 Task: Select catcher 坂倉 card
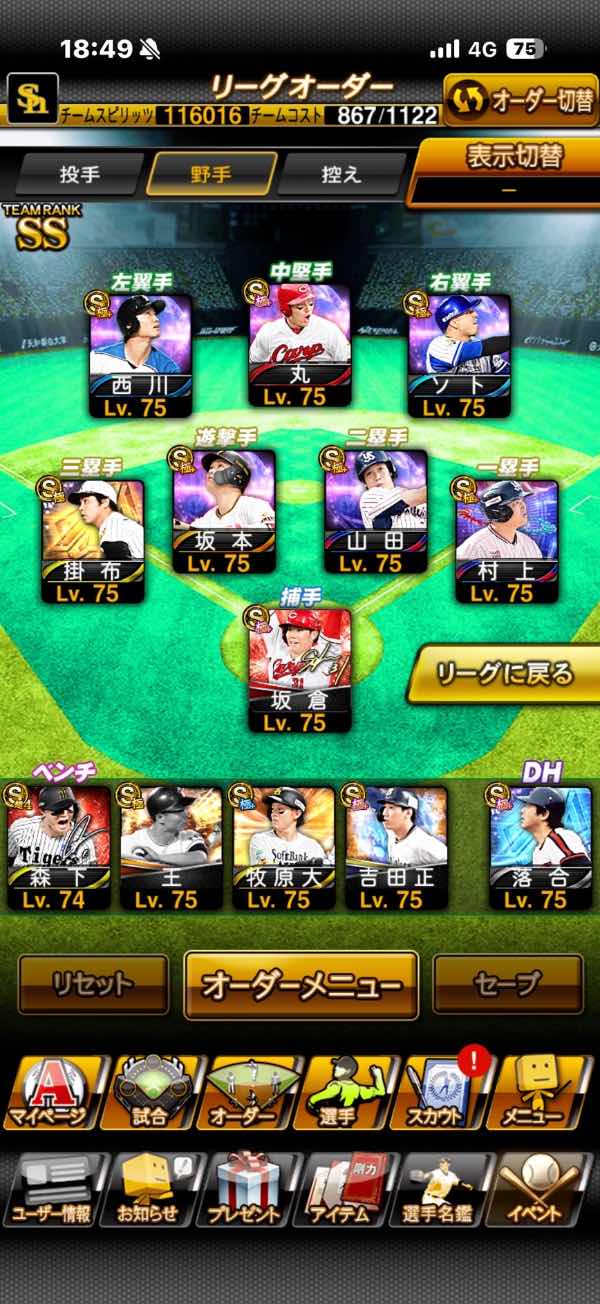coord(299,669)
